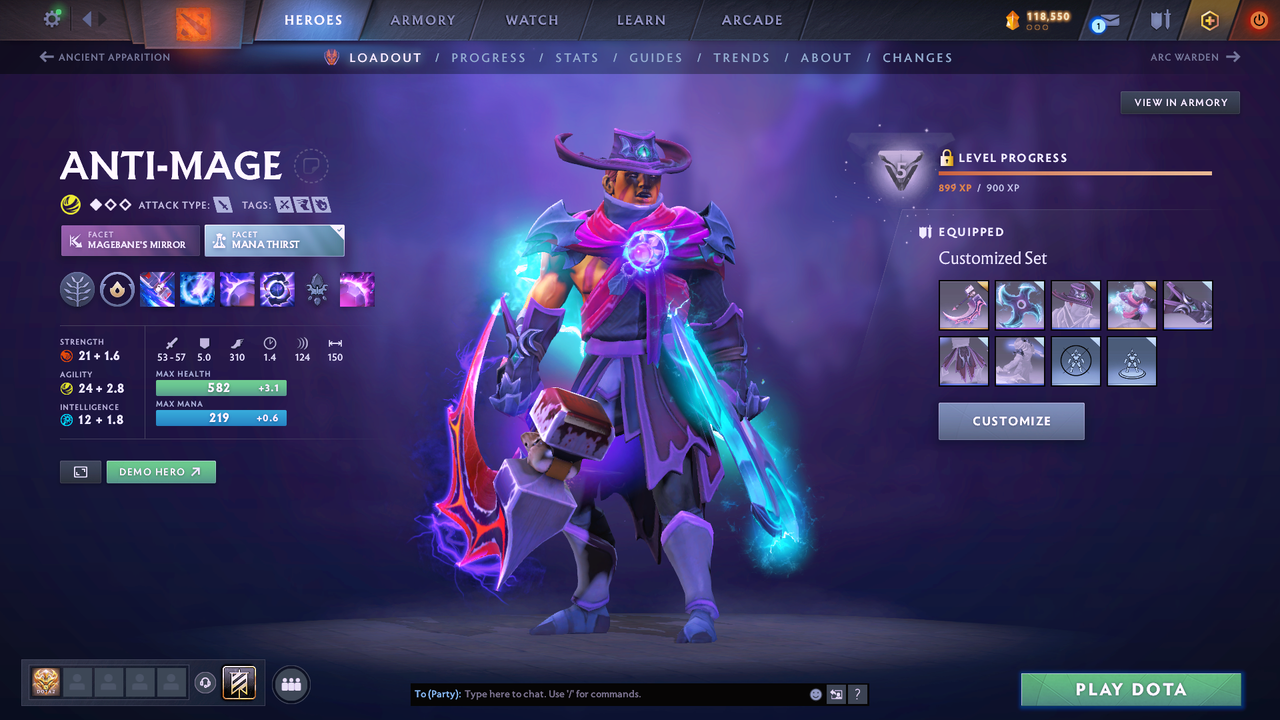This screenshot has height=720, width=1280.
Task: Expand the party social panel icon
Action: 290,683
